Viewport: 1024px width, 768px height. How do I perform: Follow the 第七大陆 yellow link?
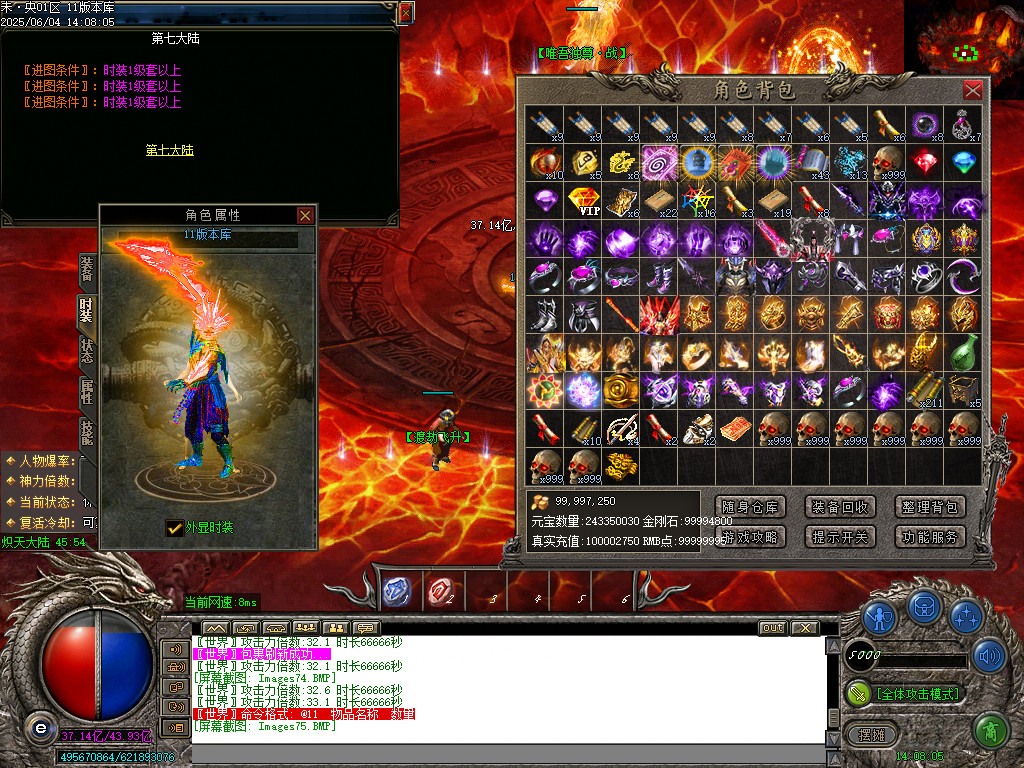(169, 150)
